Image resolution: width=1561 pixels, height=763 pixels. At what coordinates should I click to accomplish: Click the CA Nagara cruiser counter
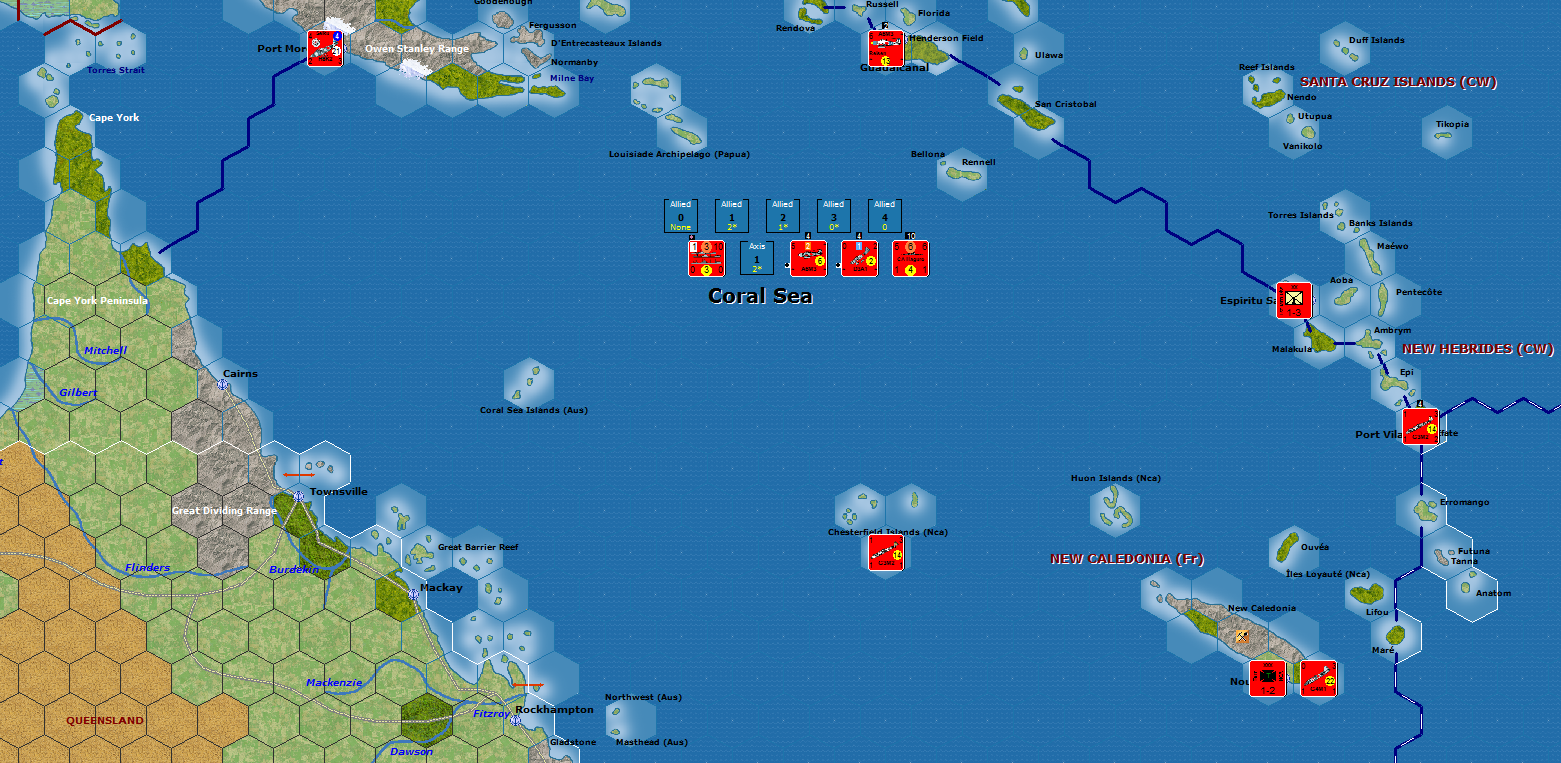[910, 258]
